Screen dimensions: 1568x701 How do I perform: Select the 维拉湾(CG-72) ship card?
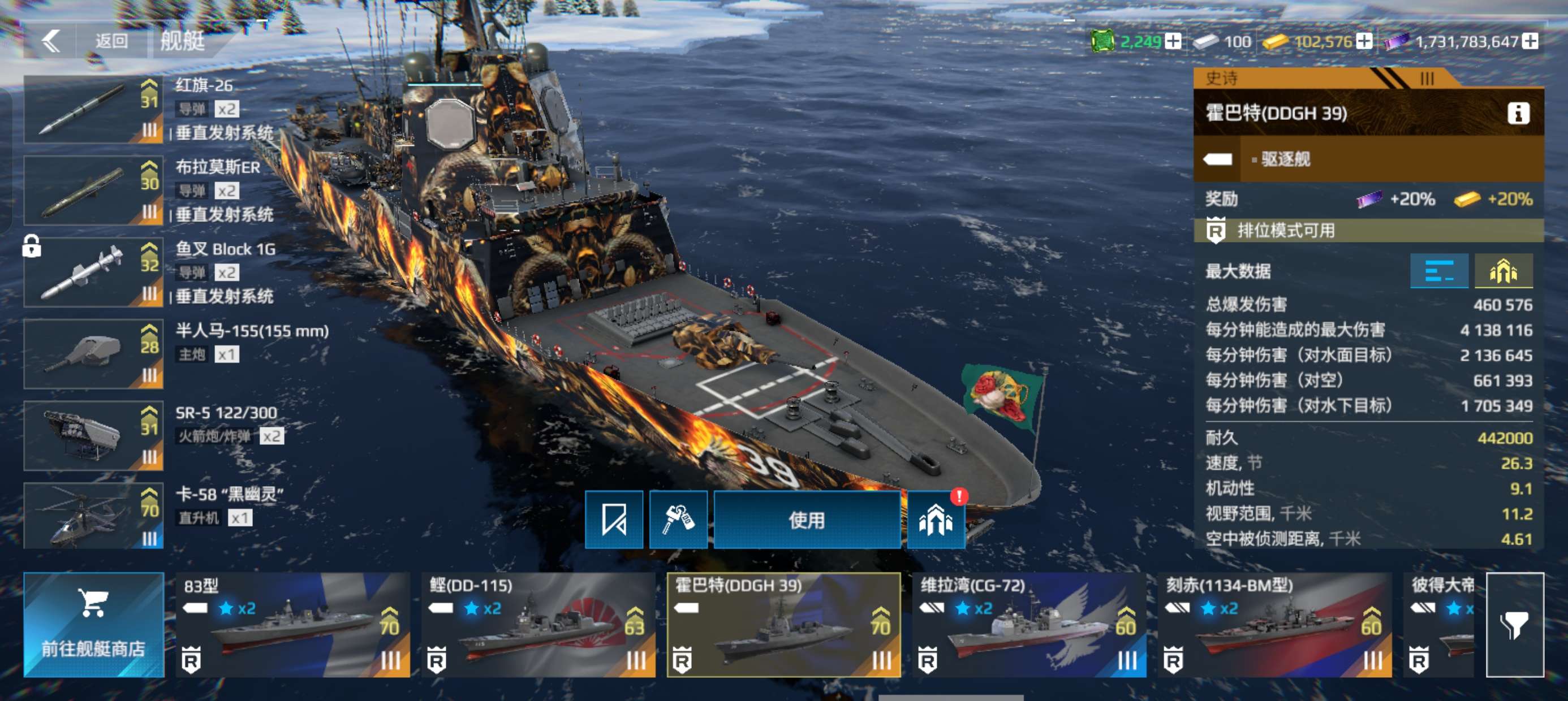tap(1029, 625)
